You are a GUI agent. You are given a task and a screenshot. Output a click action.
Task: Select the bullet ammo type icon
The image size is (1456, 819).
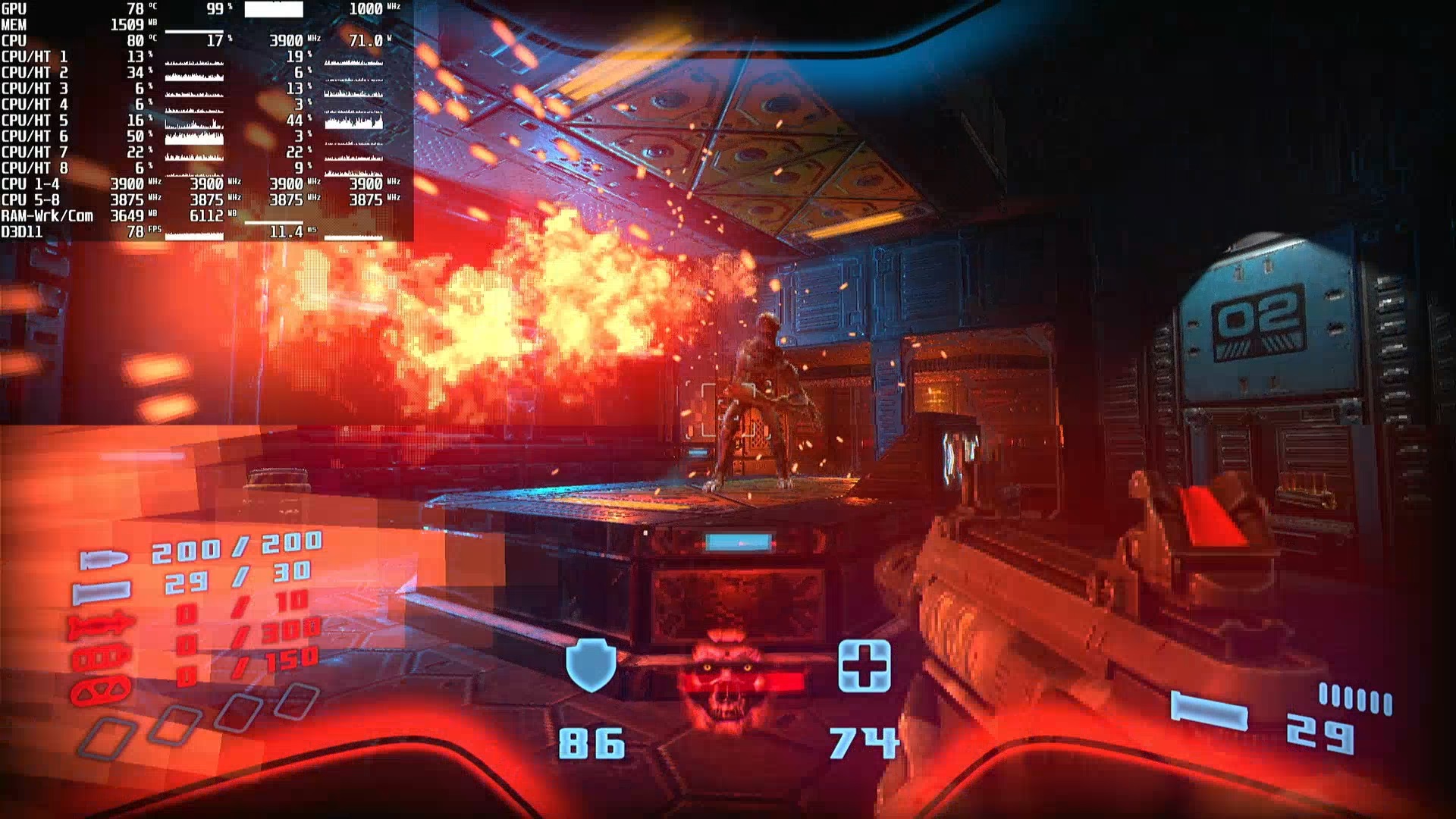coord(104,560)
